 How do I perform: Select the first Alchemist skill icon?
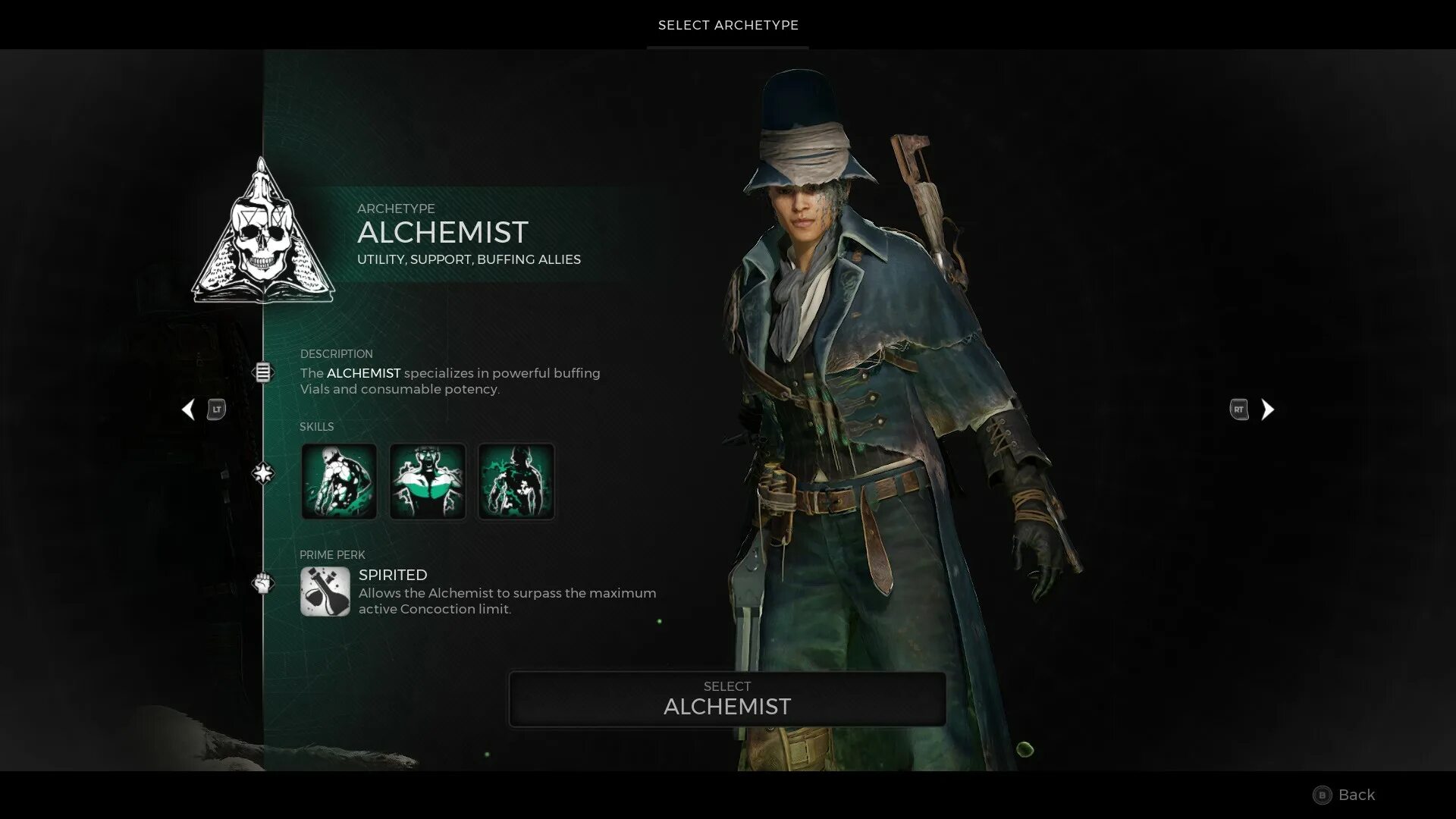coord(339,482)
